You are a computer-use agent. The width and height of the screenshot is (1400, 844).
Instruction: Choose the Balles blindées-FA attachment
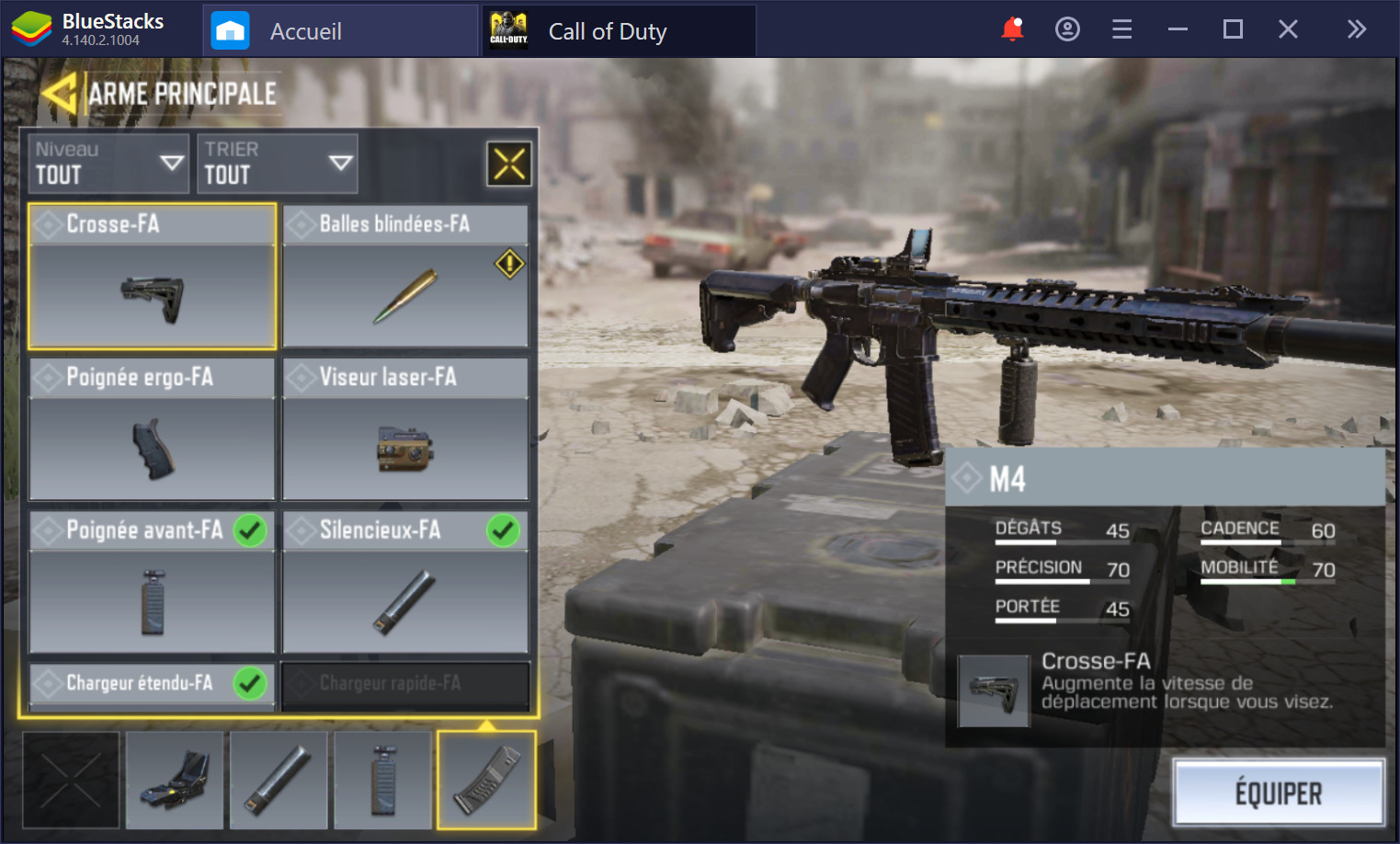click(x=405, y=277)
